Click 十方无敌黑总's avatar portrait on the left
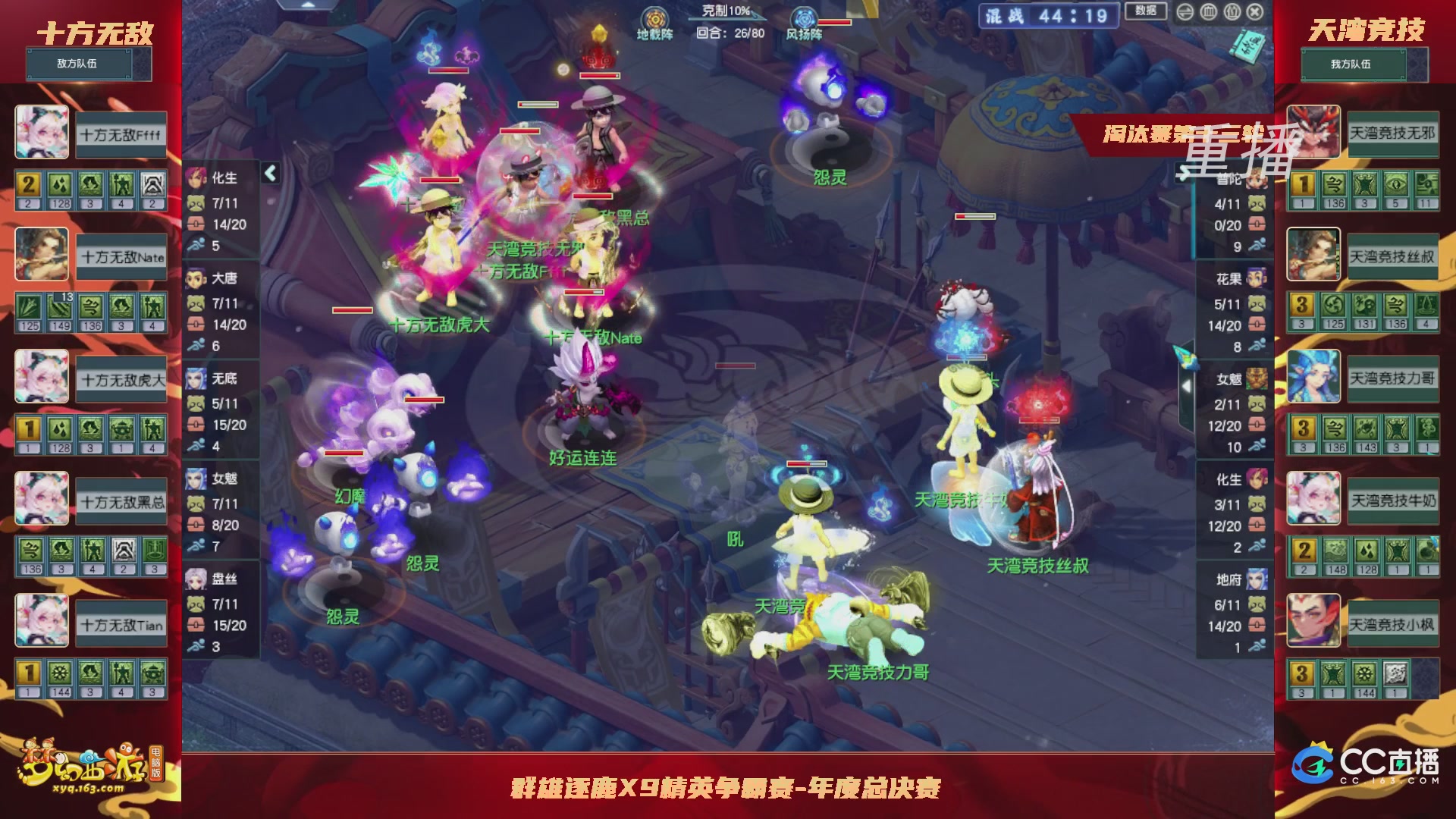The width and height of the screenshot is (1456, 819). click(x=42, y=498)
